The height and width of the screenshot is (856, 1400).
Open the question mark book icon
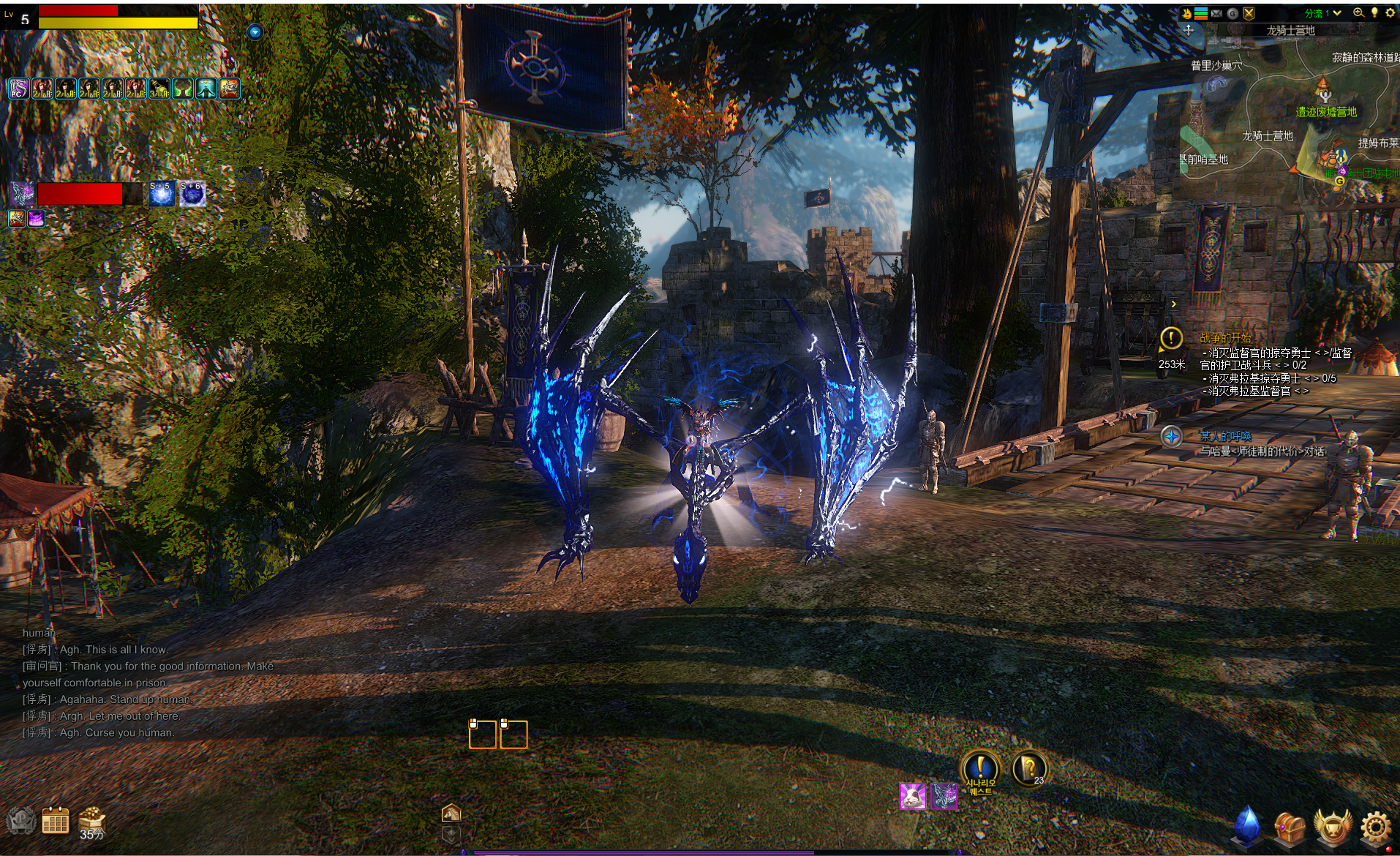(x=1028, y=768)
